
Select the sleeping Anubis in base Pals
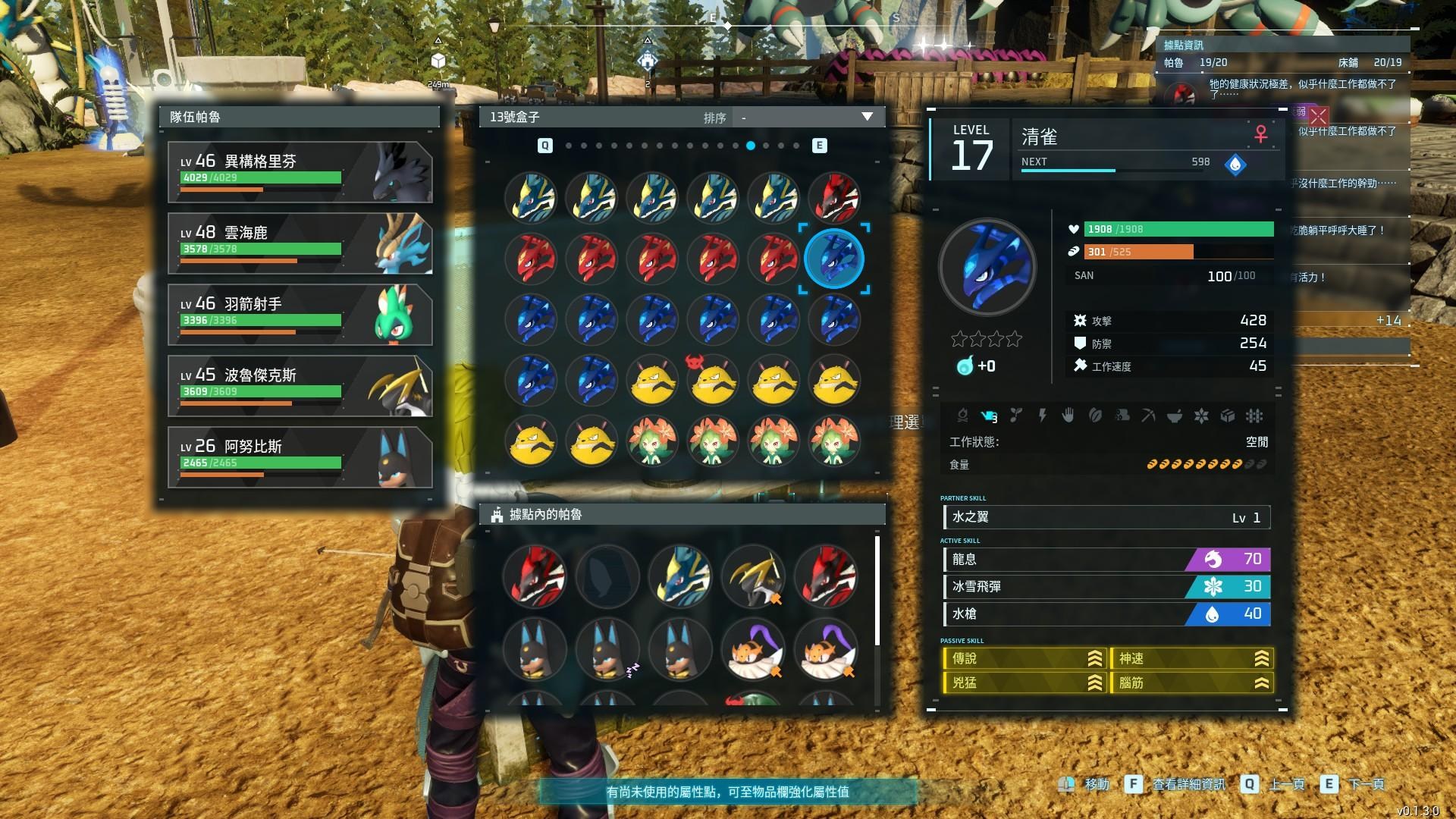coord(607,649)
